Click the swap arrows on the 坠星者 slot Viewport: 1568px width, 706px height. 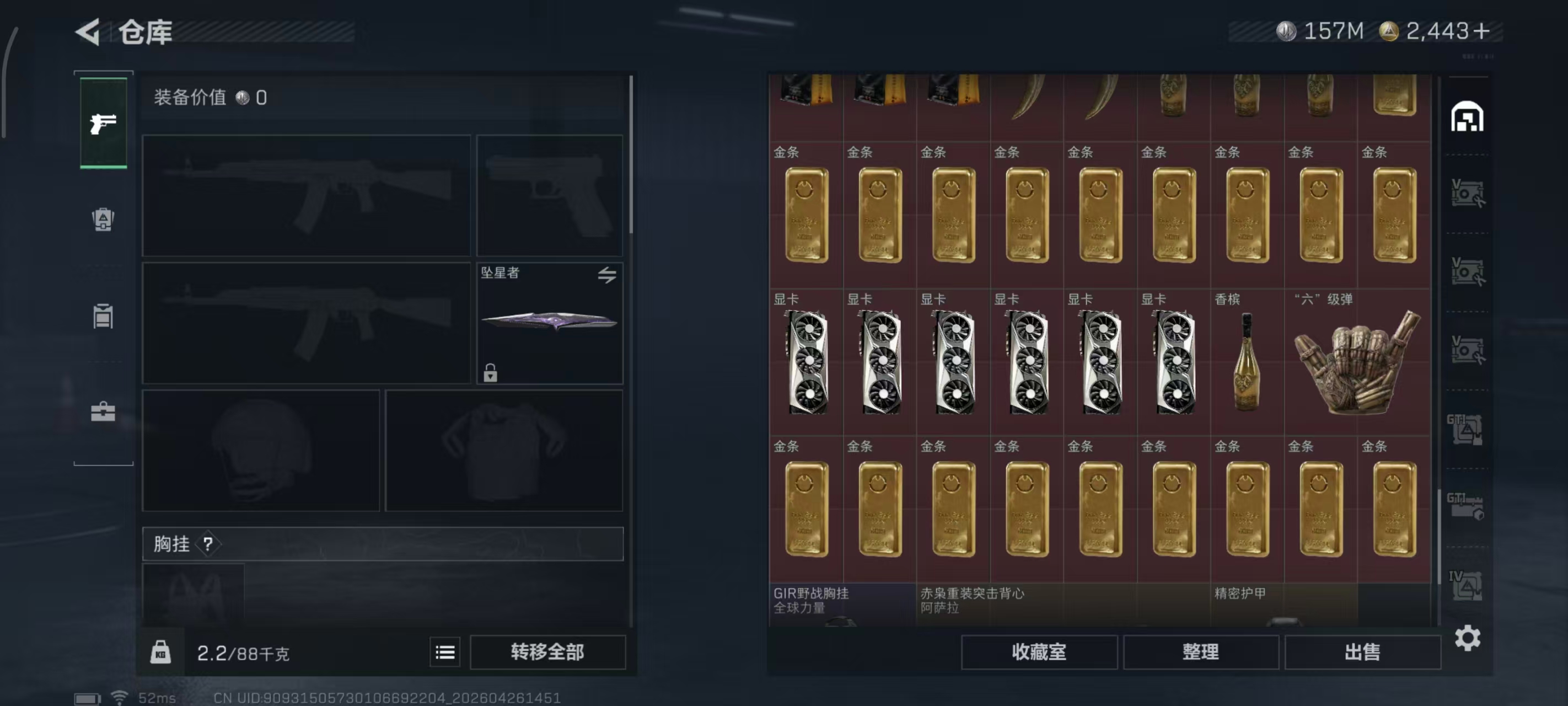(x=608, y=275)
